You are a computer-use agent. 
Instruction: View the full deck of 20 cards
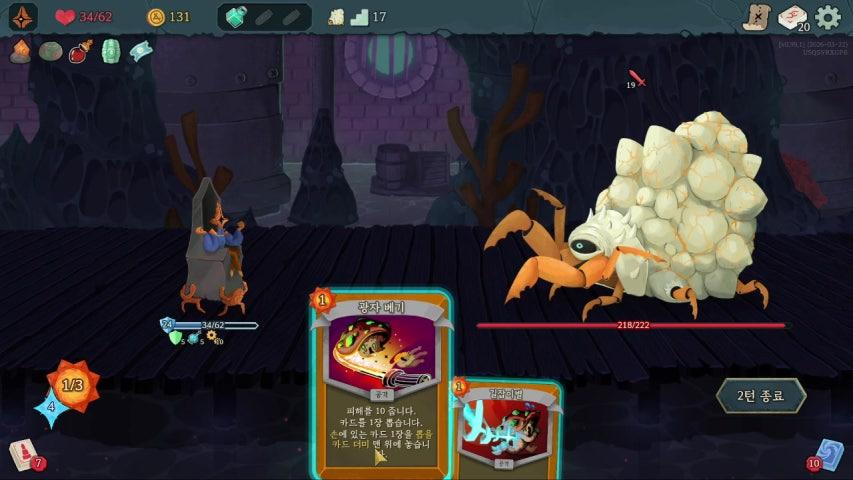pos(792,17)
